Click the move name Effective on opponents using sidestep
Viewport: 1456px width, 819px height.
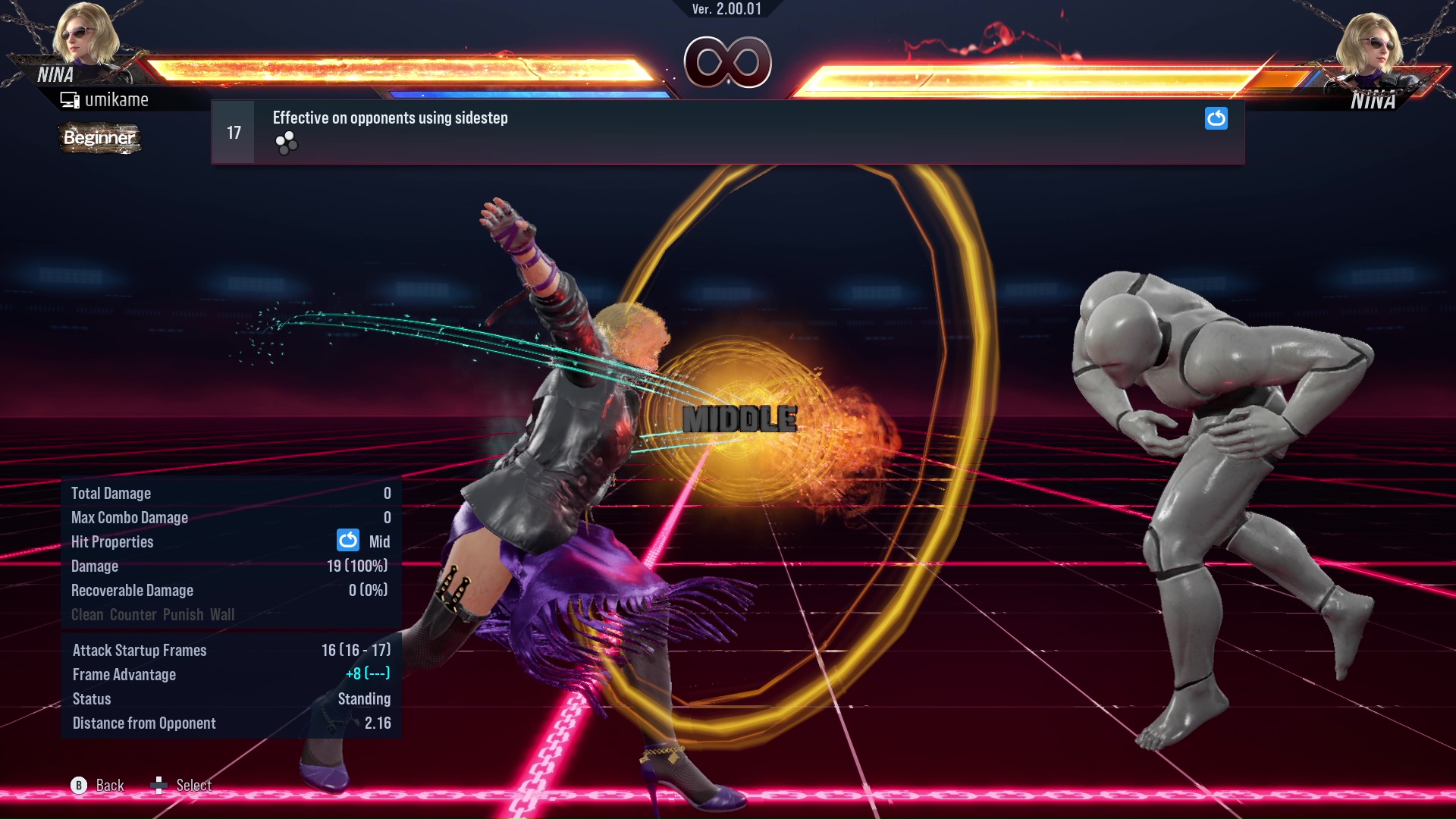click(x=390, y=118)
